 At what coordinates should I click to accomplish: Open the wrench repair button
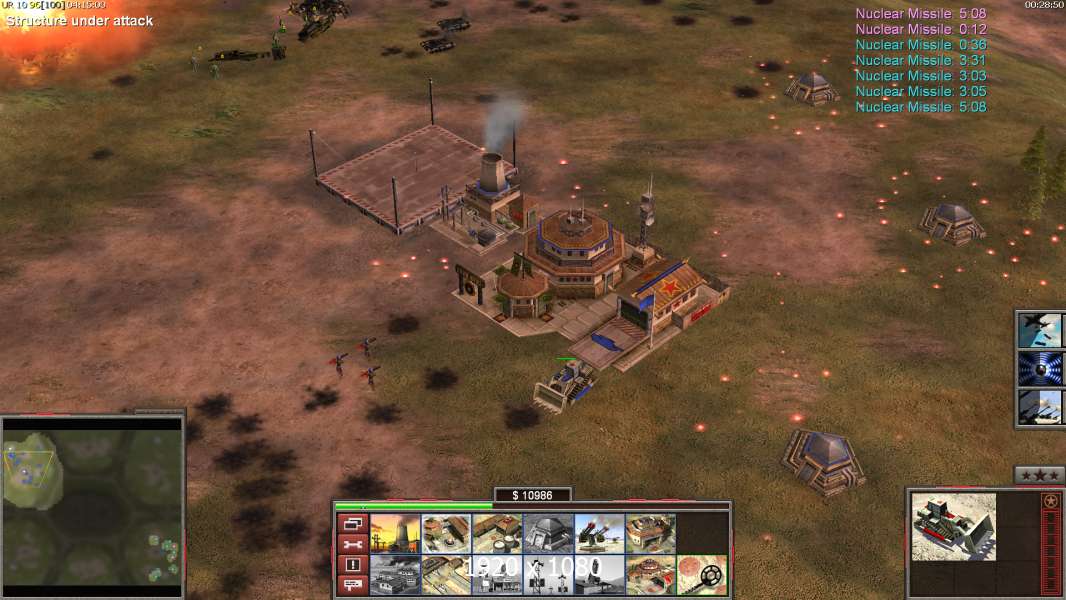point(351,544)
